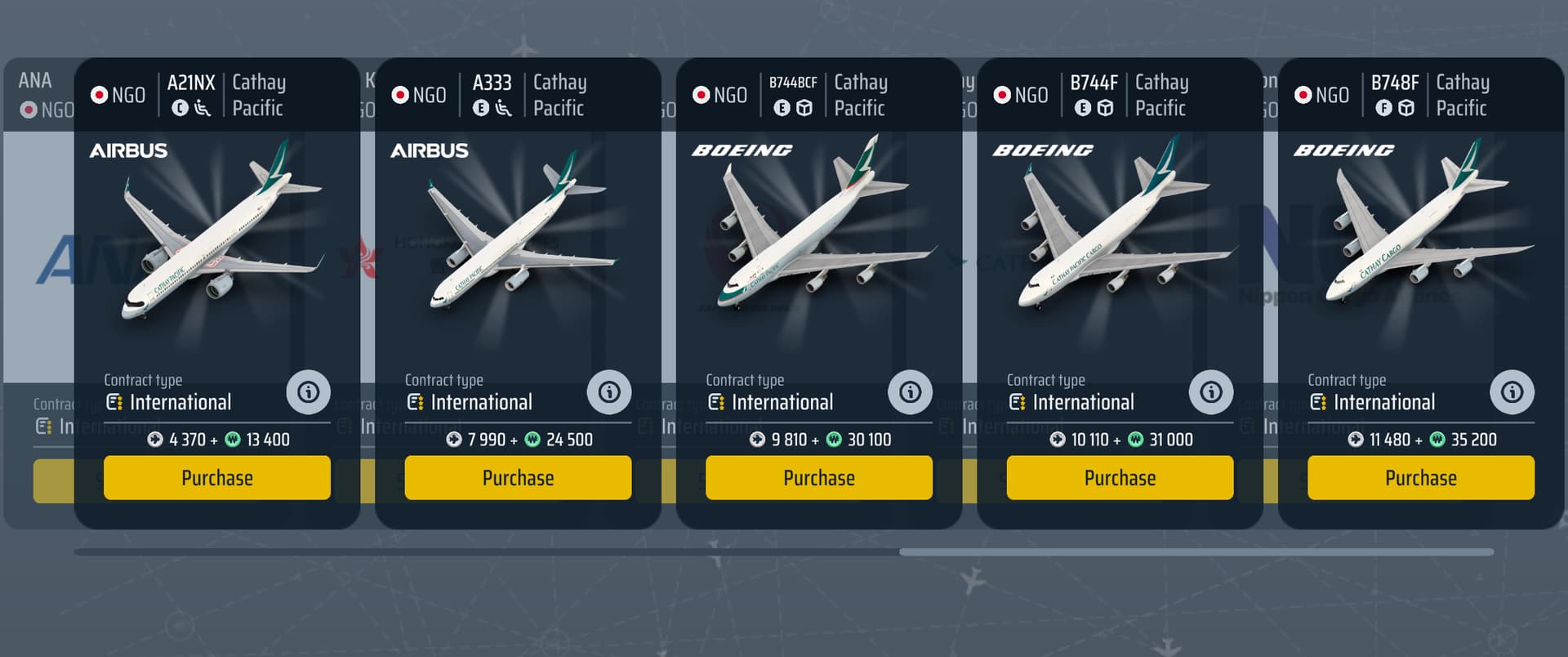
Task: Show info for the A21NX contract
Action: pos(308,392)
